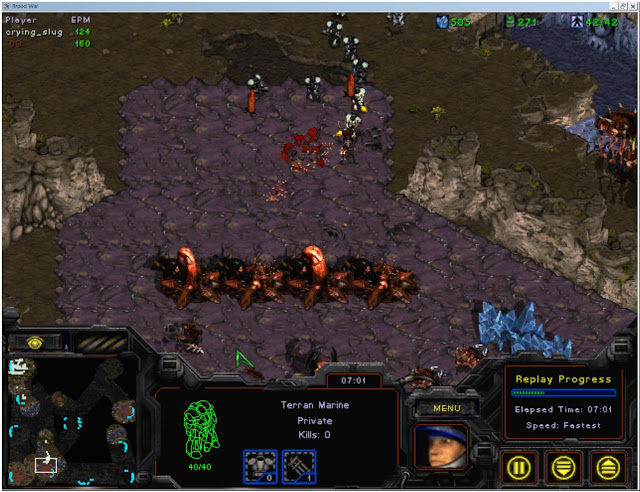The image size is (640, 492).
Task: Click the Terran Marine portrait
Action: coord(442,445)
